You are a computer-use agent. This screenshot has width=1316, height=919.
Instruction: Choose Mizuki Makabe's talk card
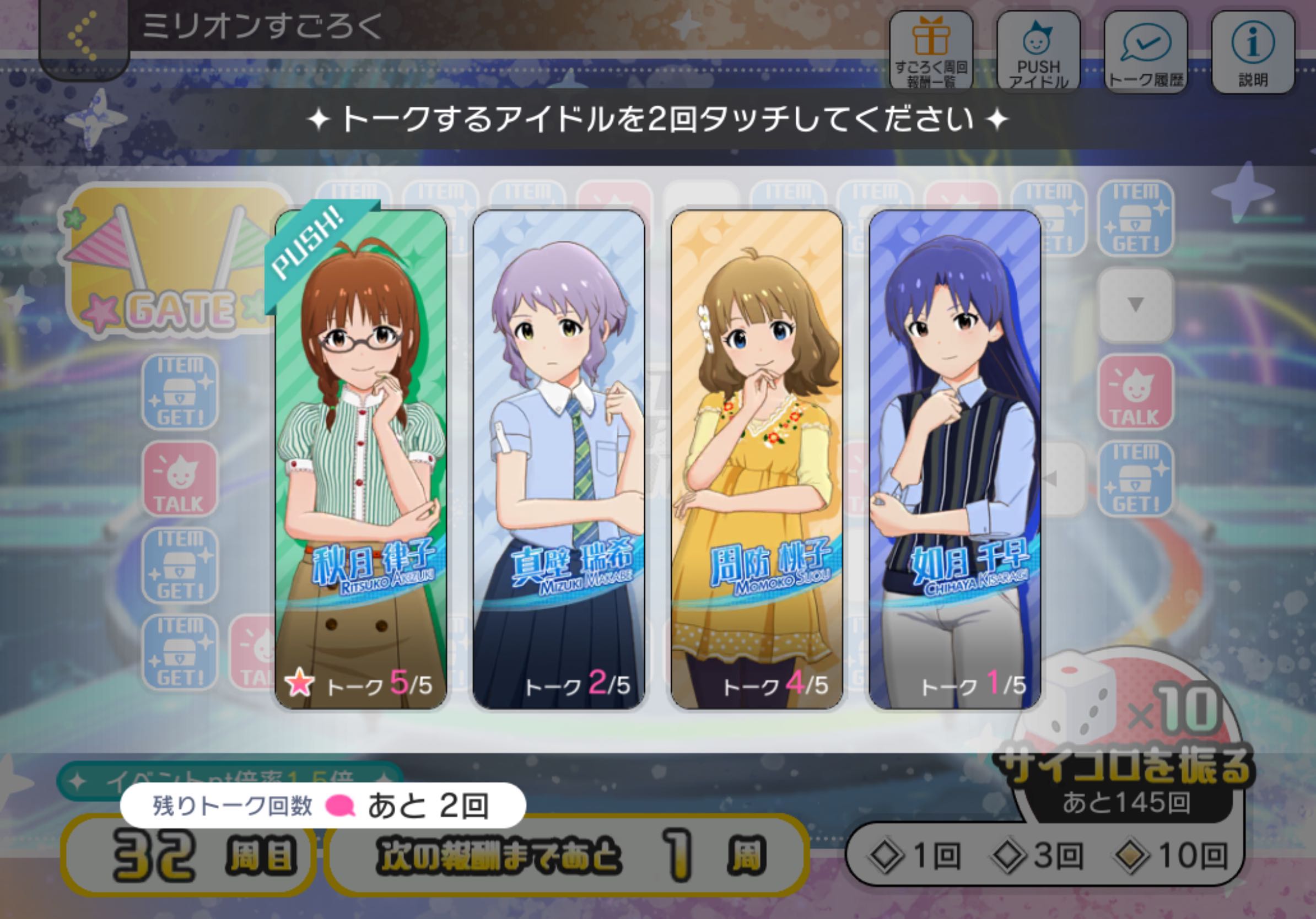[558, 459]
